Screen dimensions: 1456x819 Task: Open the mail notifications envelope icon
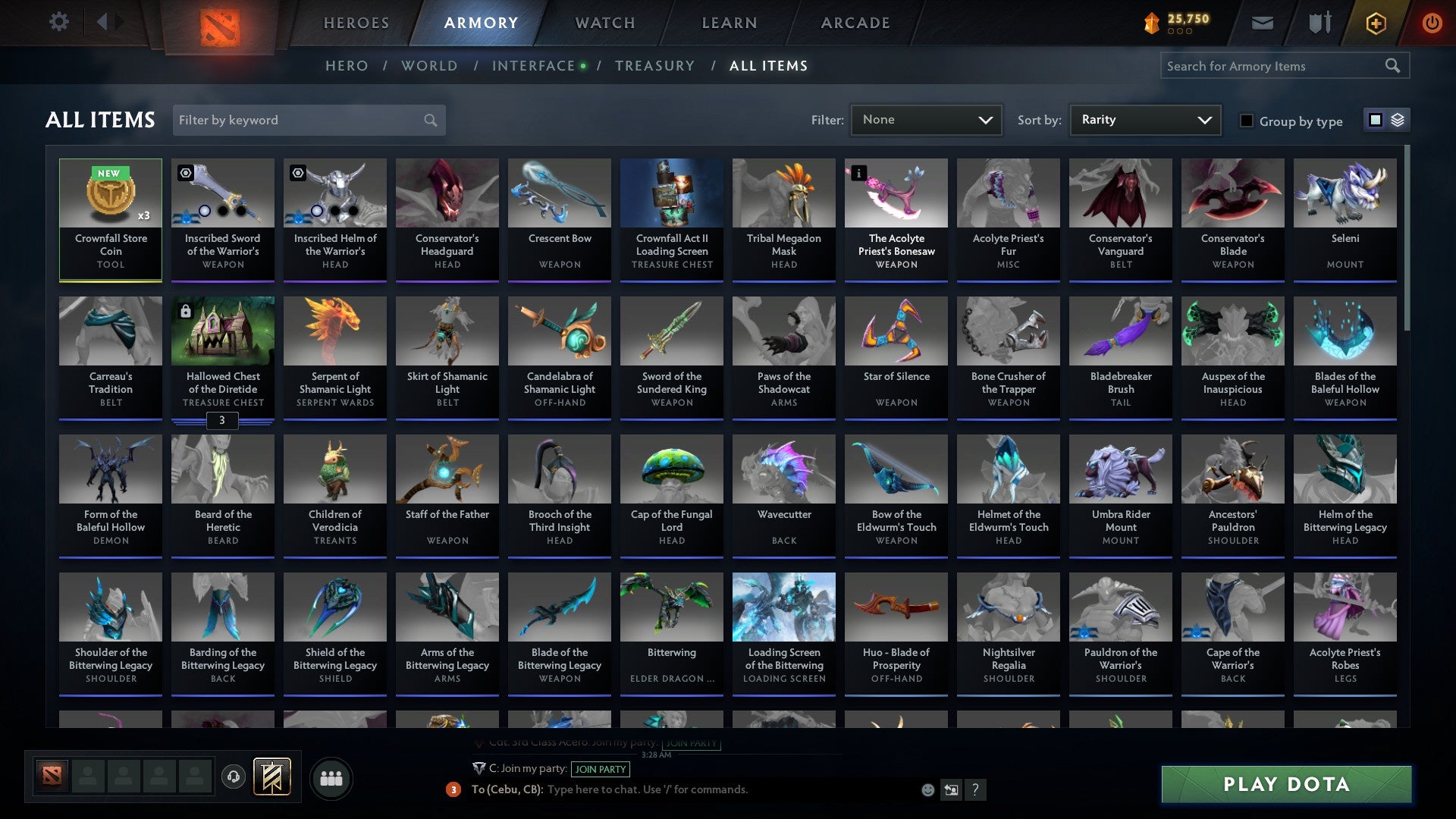pos(1262,23)
